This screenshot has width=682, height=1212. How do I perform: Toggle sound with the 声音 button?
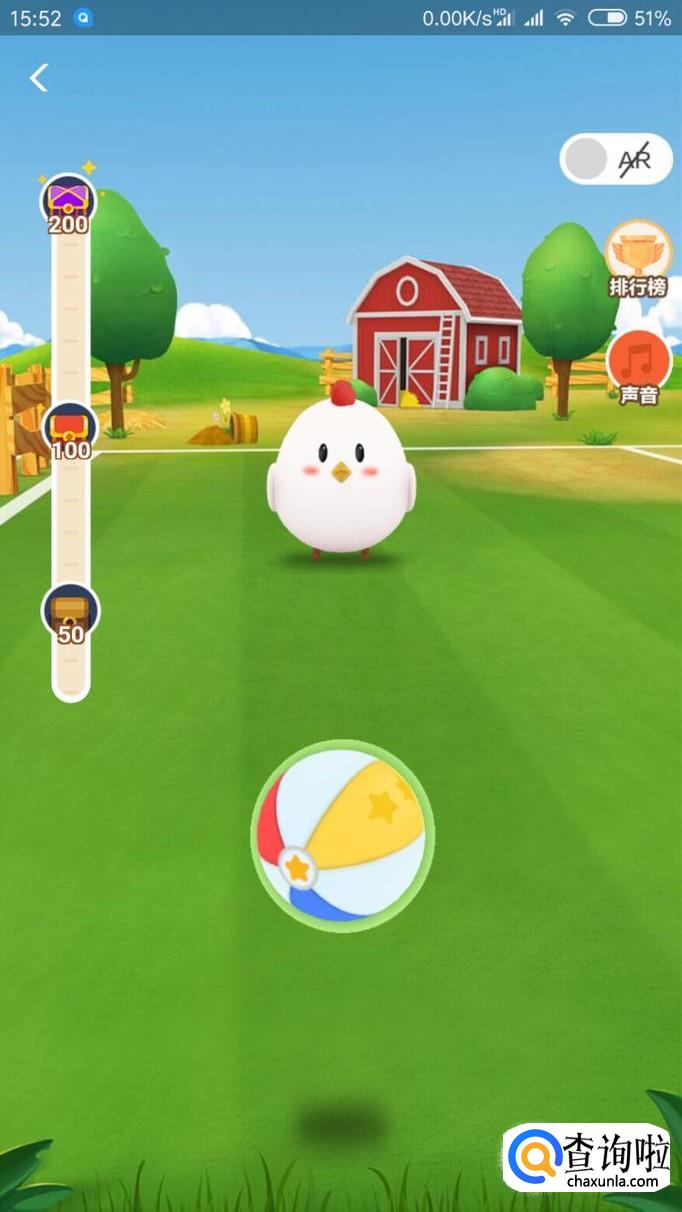[x=638, y=366]
